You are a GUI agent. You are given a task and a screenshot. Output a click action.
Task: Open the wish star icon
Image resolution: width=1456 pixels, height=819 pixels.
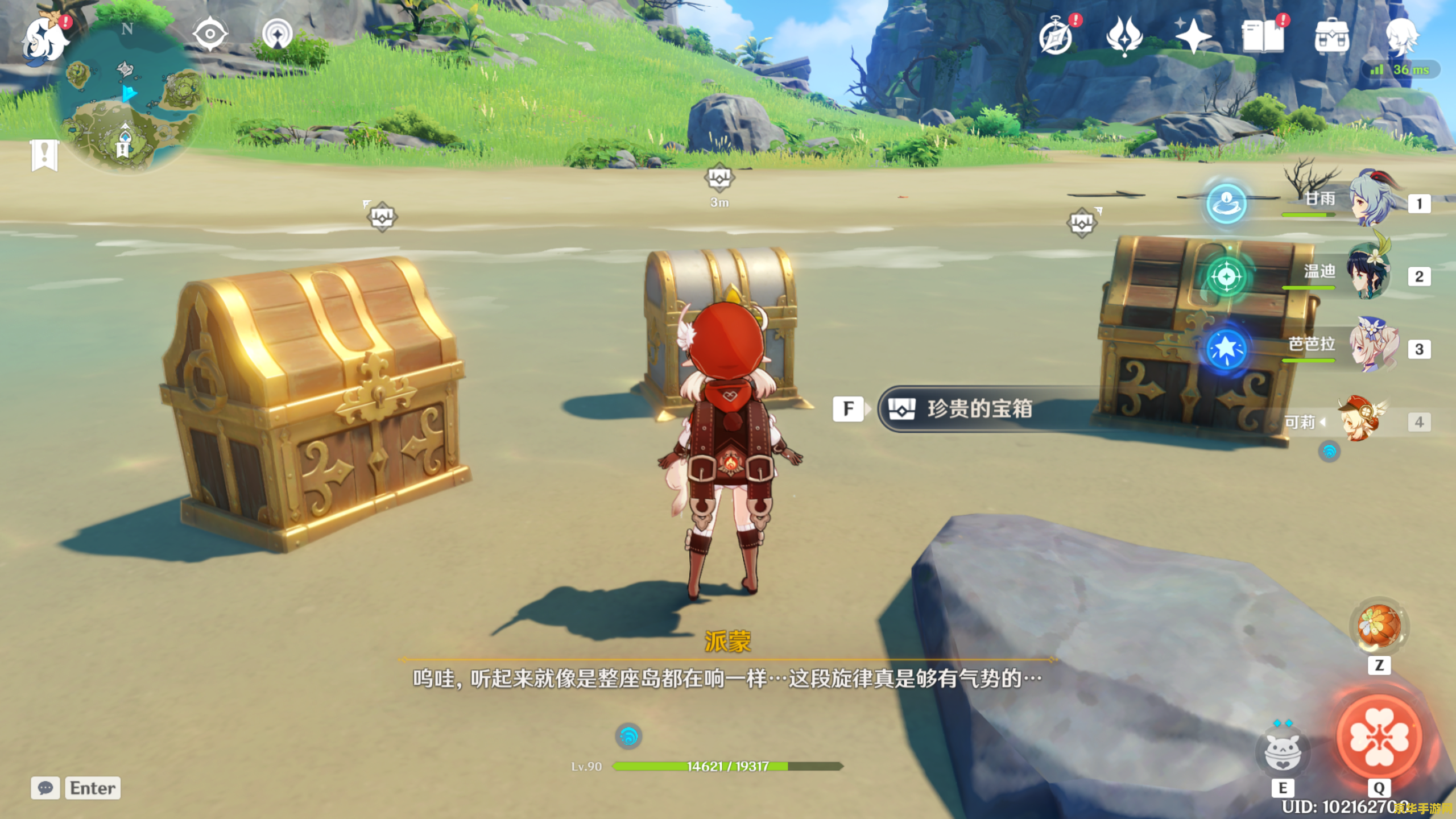tap(1193, 35)
